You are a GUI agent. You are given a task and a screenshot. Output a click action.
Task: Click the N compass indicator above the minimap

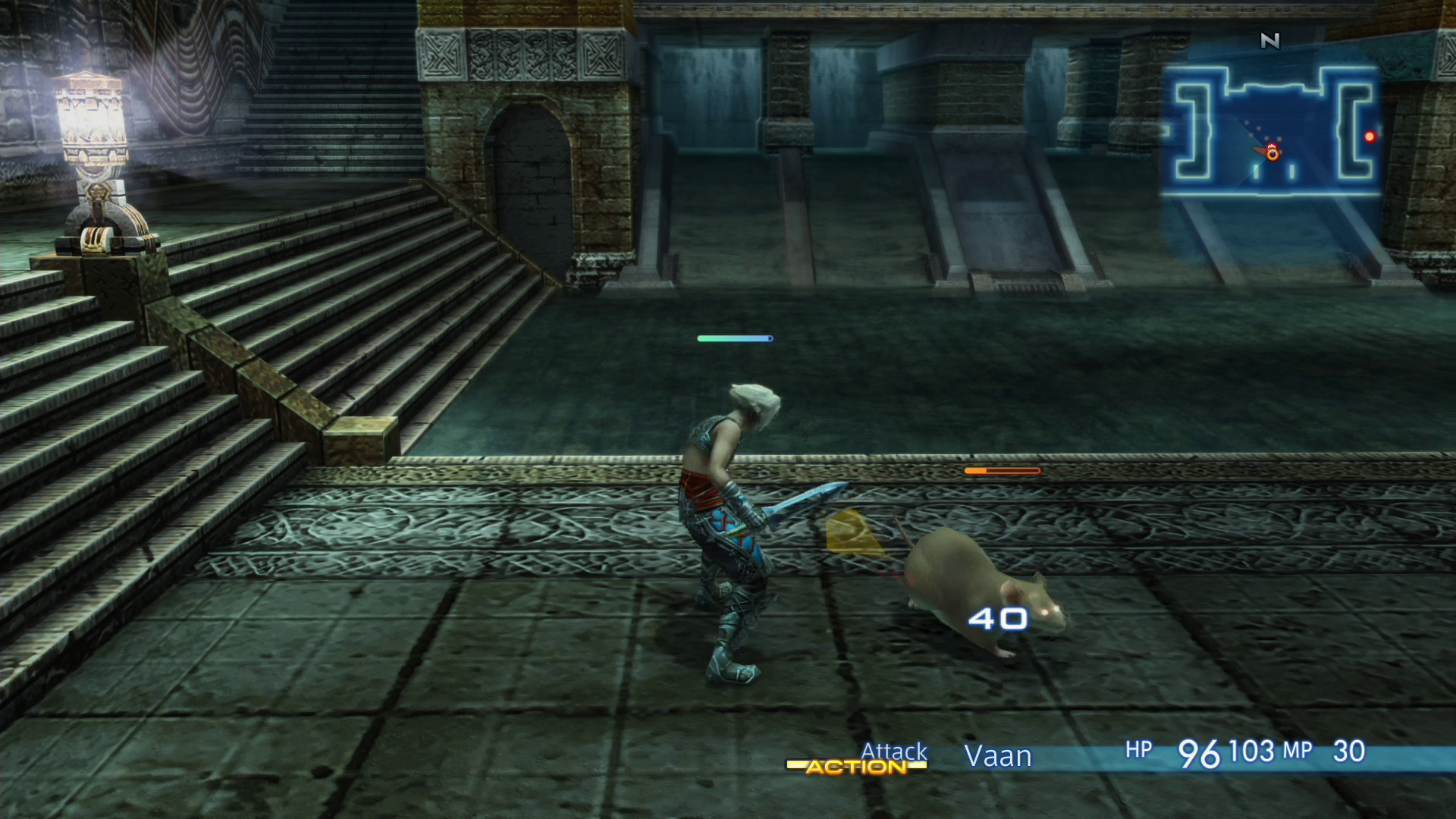[1270, 41]
